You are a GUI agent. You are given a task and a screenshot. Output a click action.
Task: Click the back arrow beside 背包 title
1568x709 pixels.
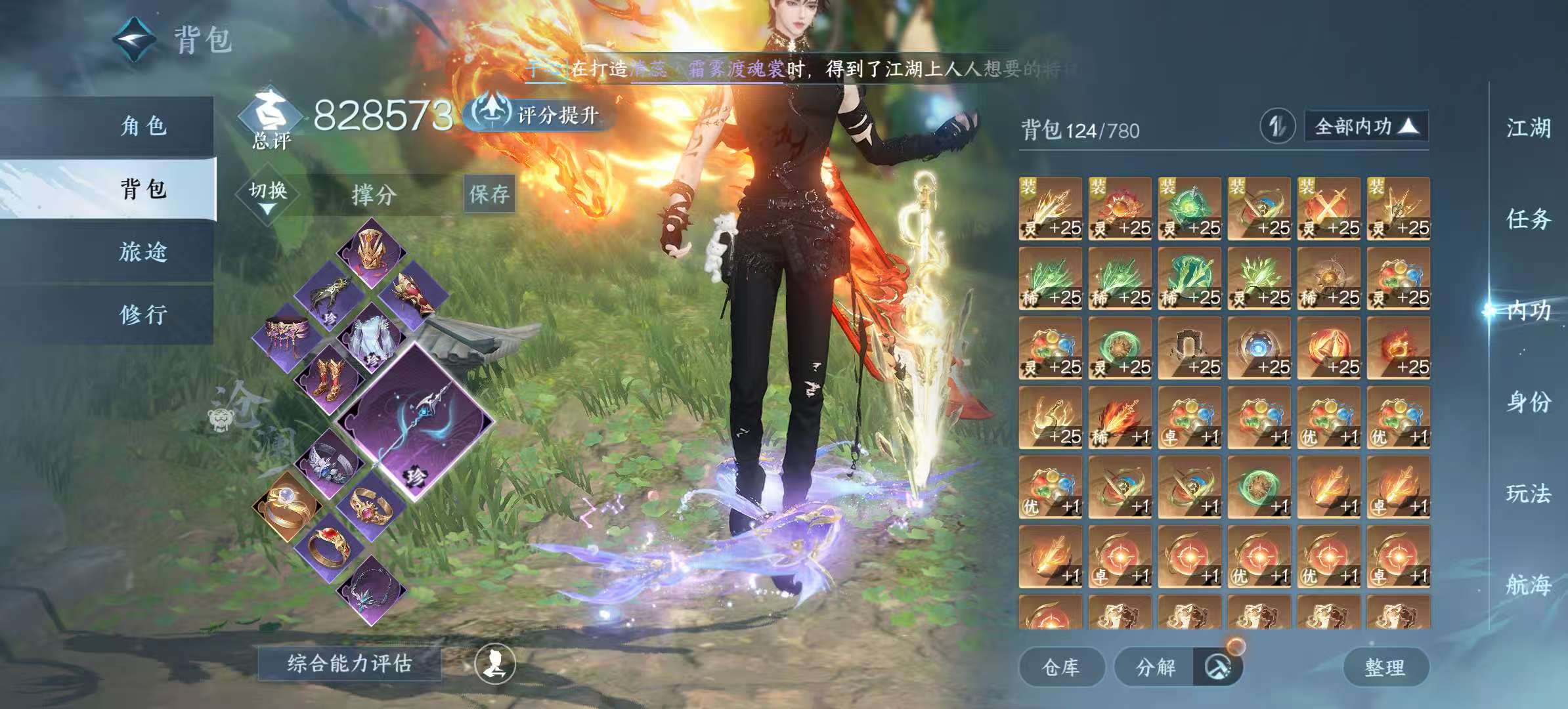135,39
